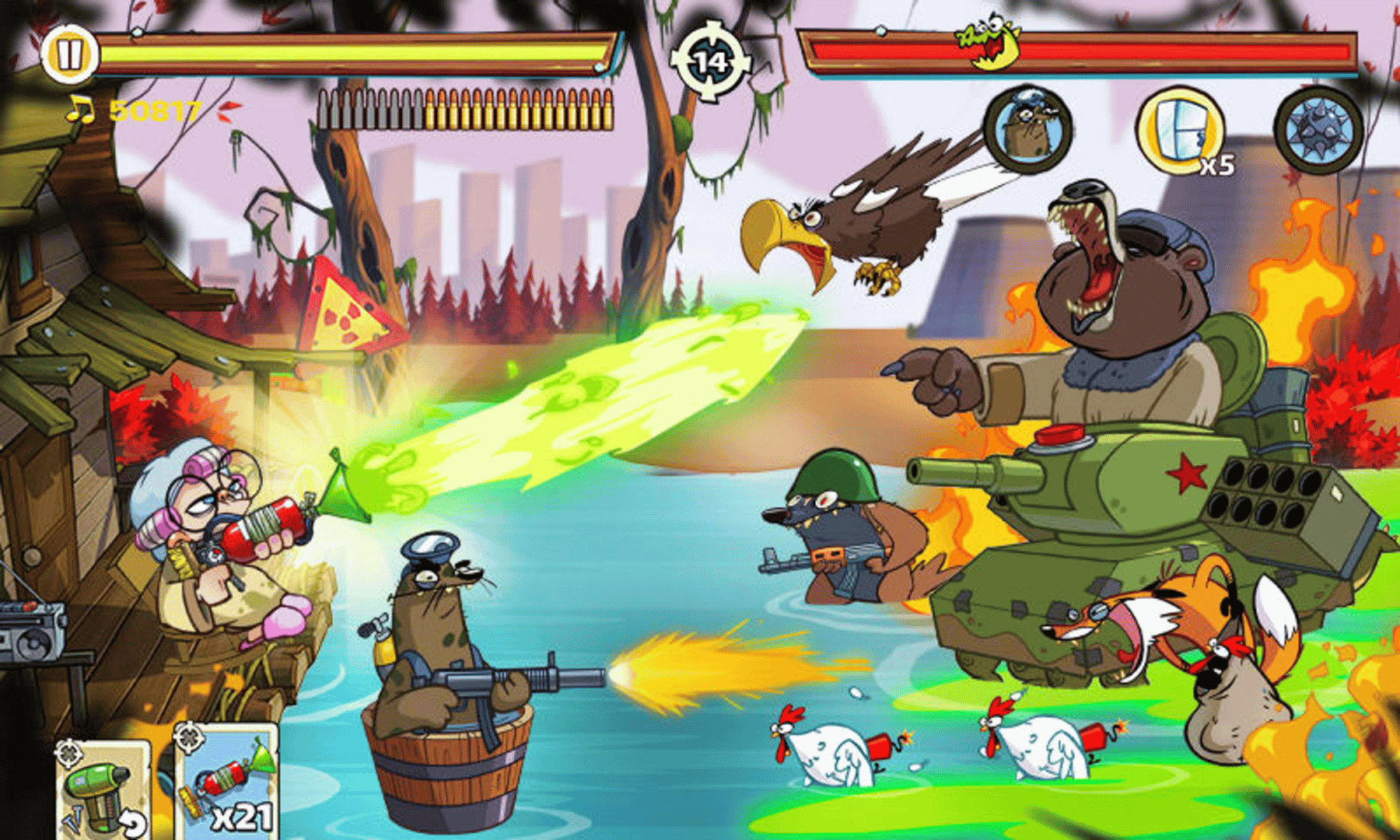Select the spiked mine power-up
Image resolution: width=1400 pixels, height=840 pixels.
click(1316, 131)
